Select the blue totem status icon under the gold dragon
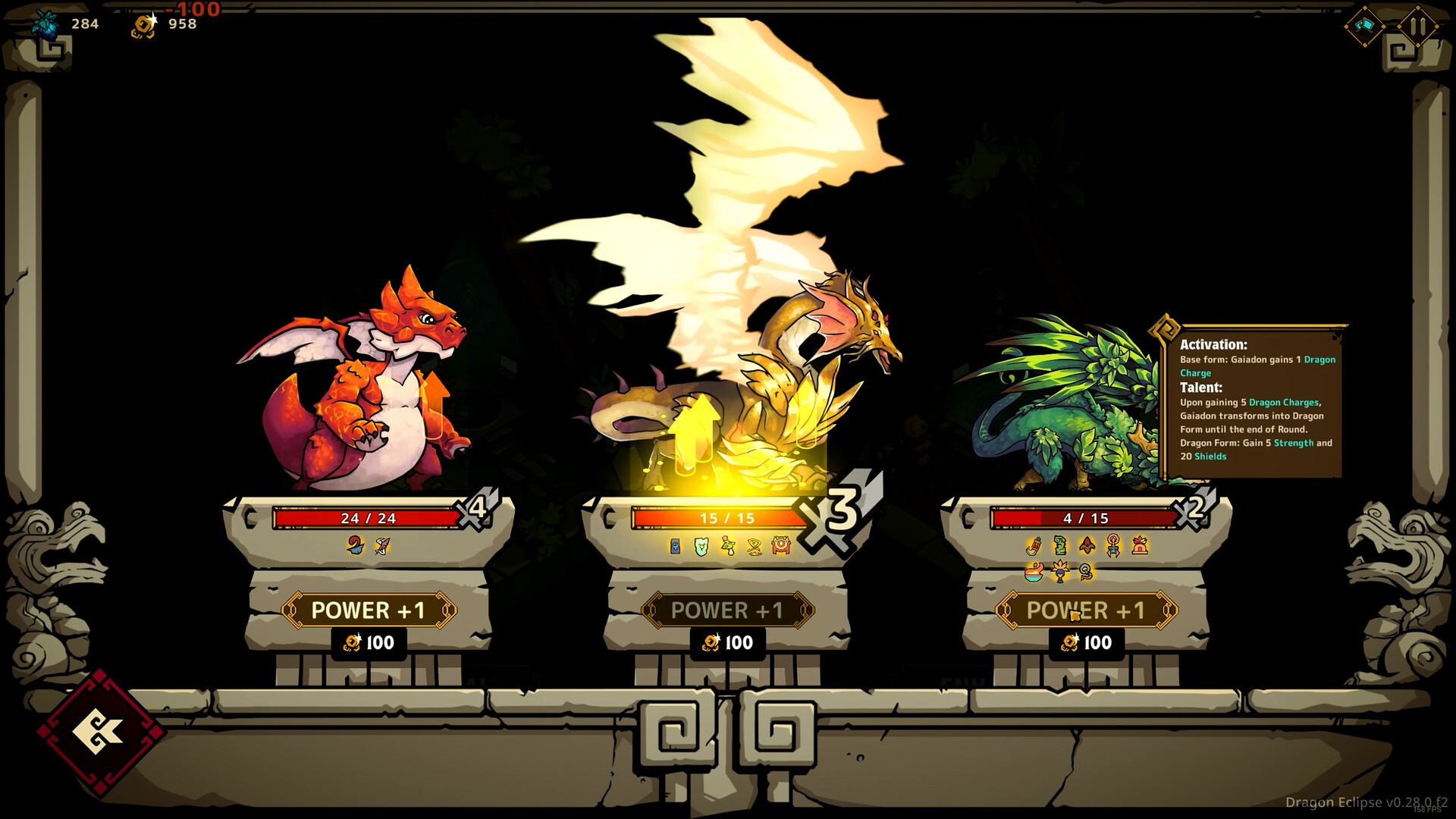Image resolution: width=1456 pixels, height=819 pixels. (675, 544)
